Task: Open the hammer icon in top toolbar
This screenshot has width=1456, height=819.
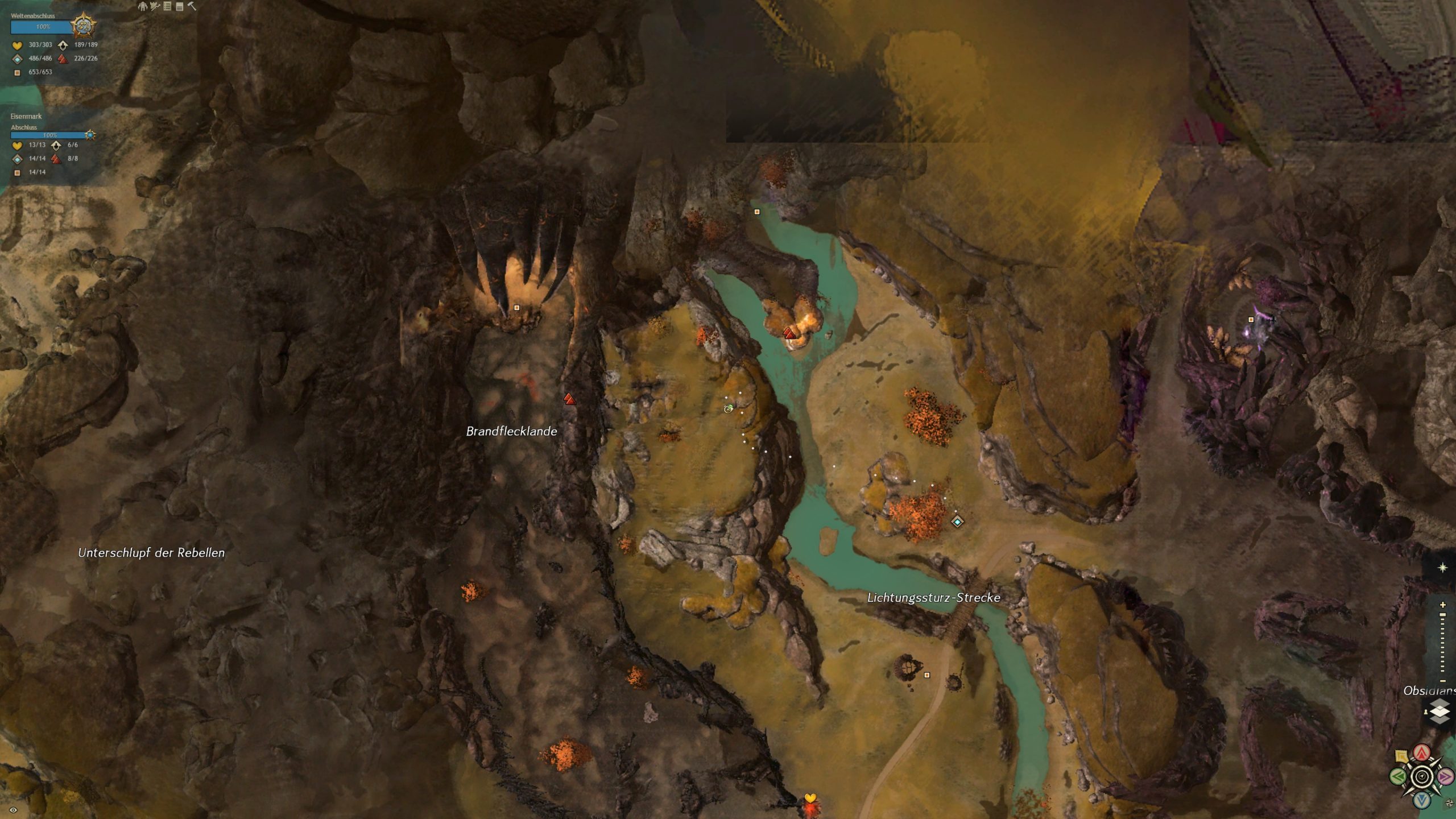Action: 192,6
